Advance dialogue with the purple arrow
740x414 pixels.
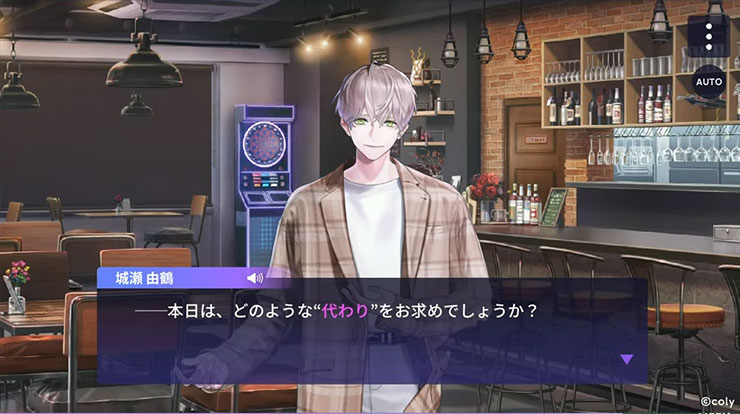[627, 358]
